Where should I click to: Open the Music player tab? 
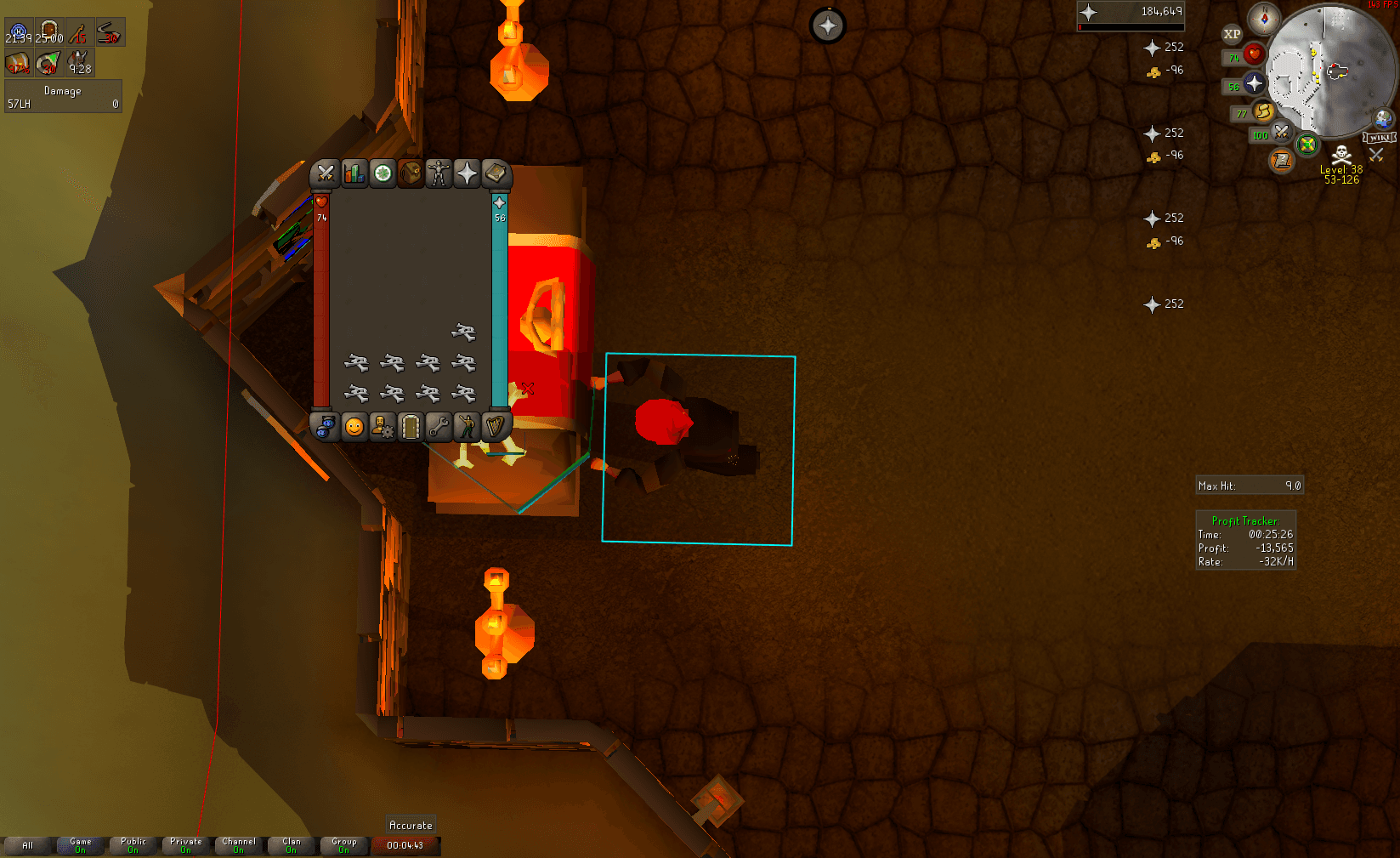pyautogui.click(x=496, y=427)
